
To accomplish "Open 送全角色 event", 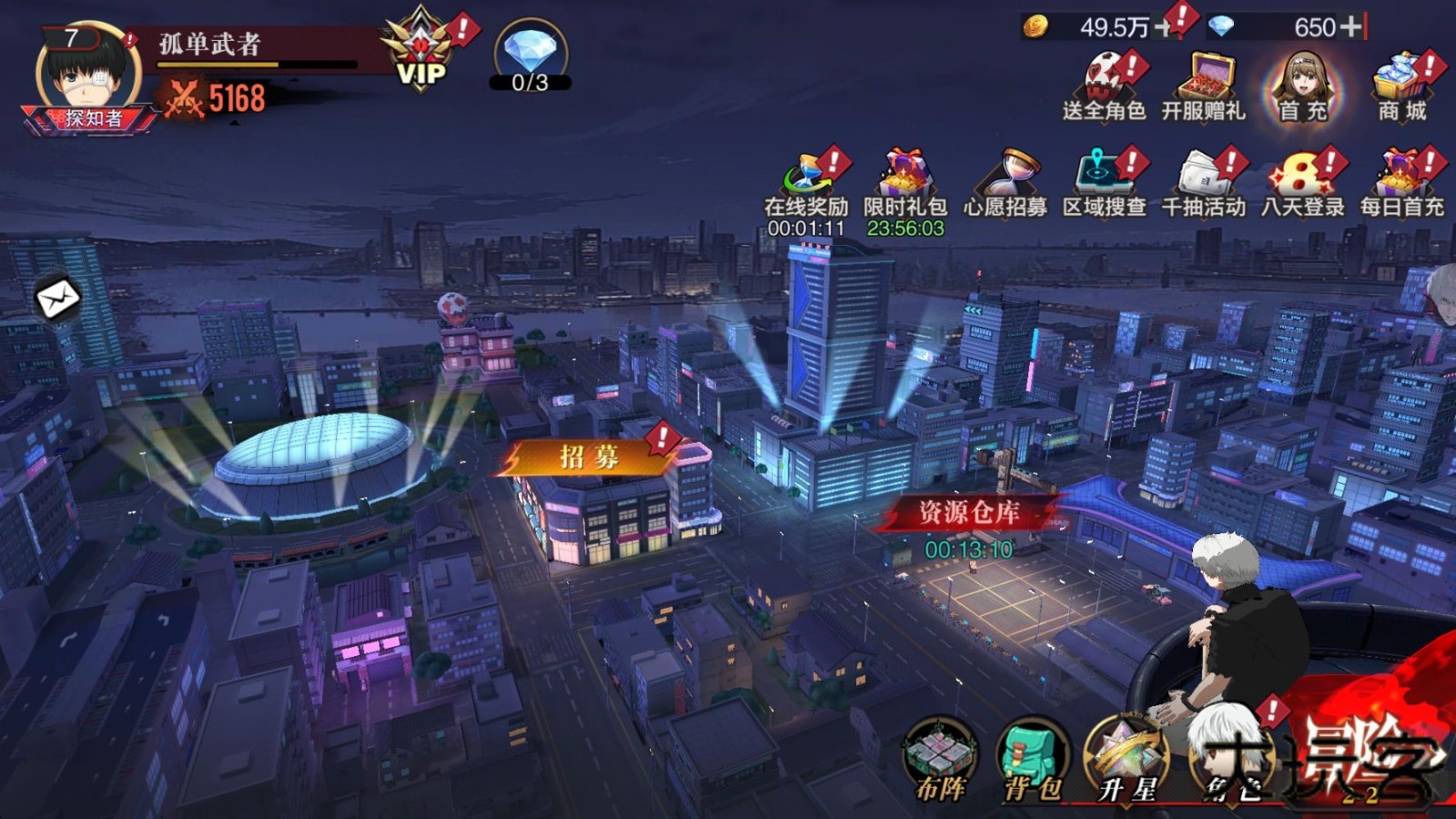I will coord(1103,86).
